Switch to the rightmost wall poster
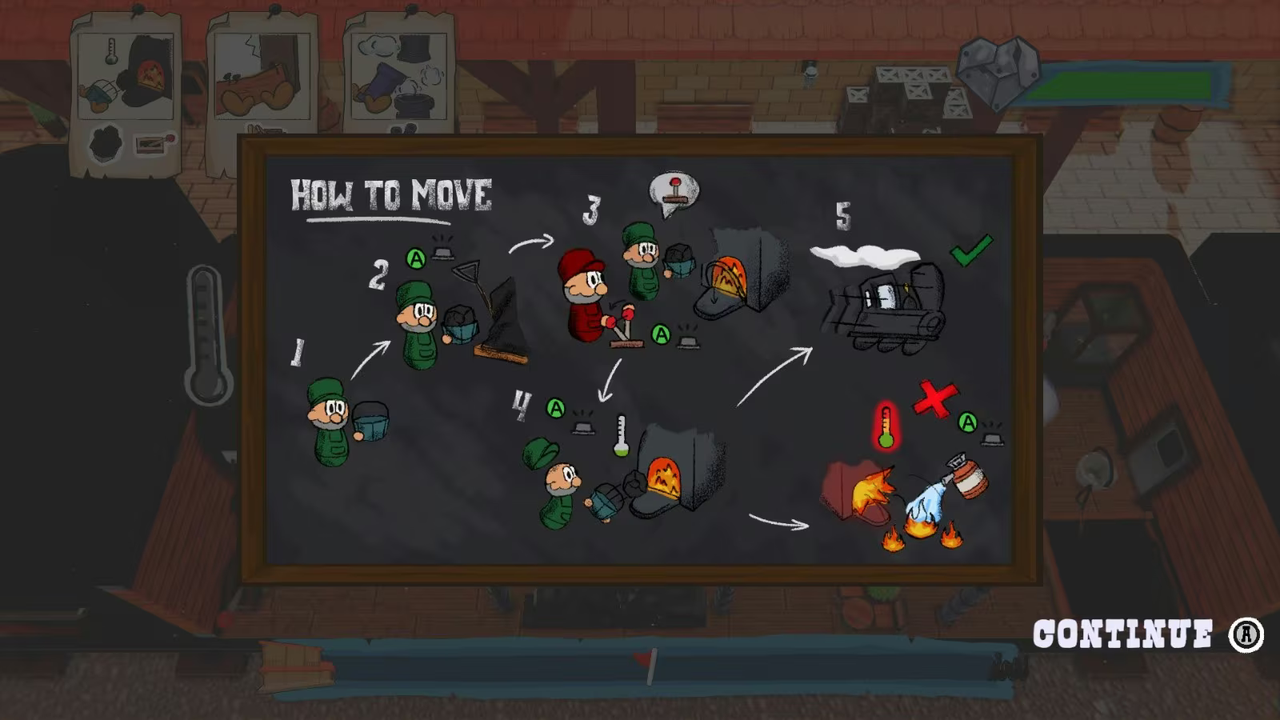 click(398, 75)
